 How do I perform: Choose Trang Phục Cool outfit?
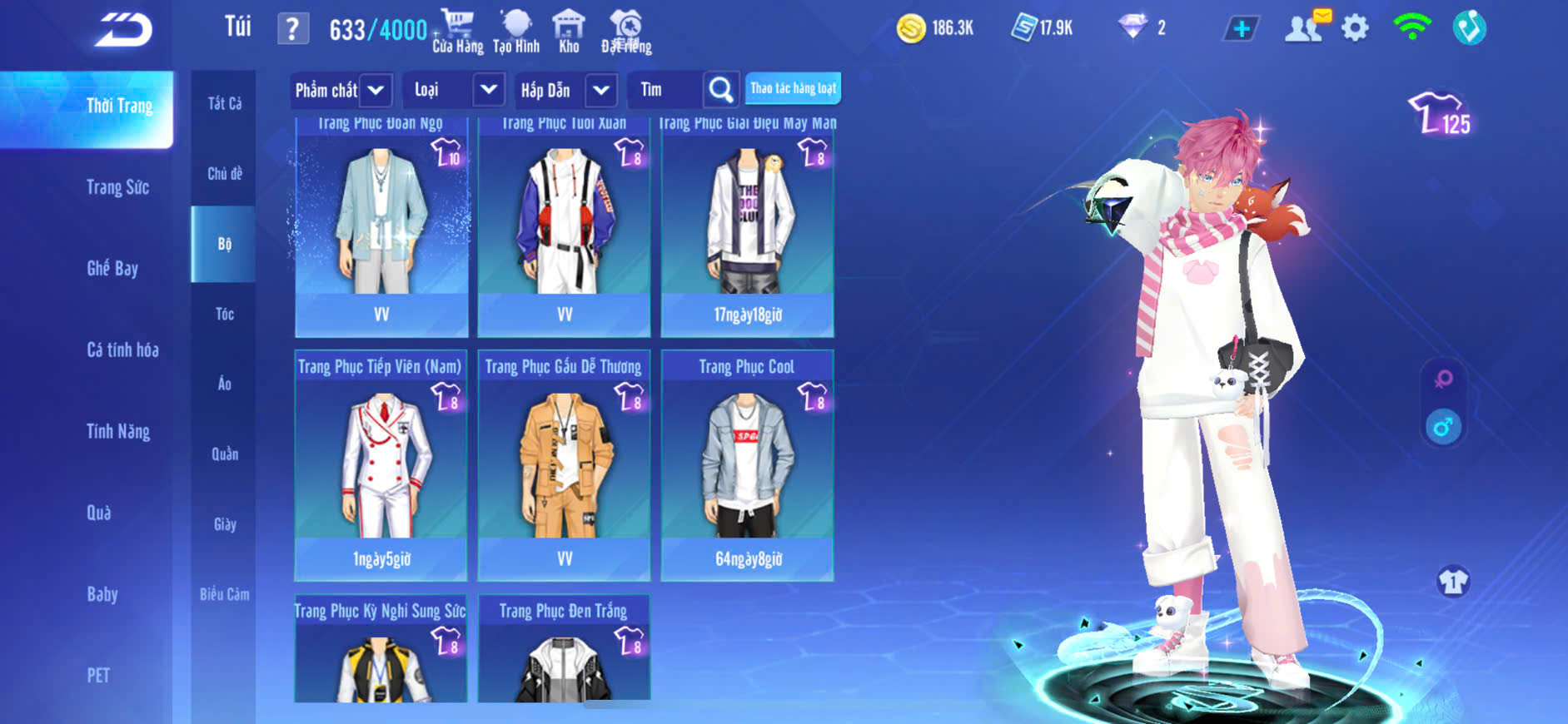tap(747, 464)
